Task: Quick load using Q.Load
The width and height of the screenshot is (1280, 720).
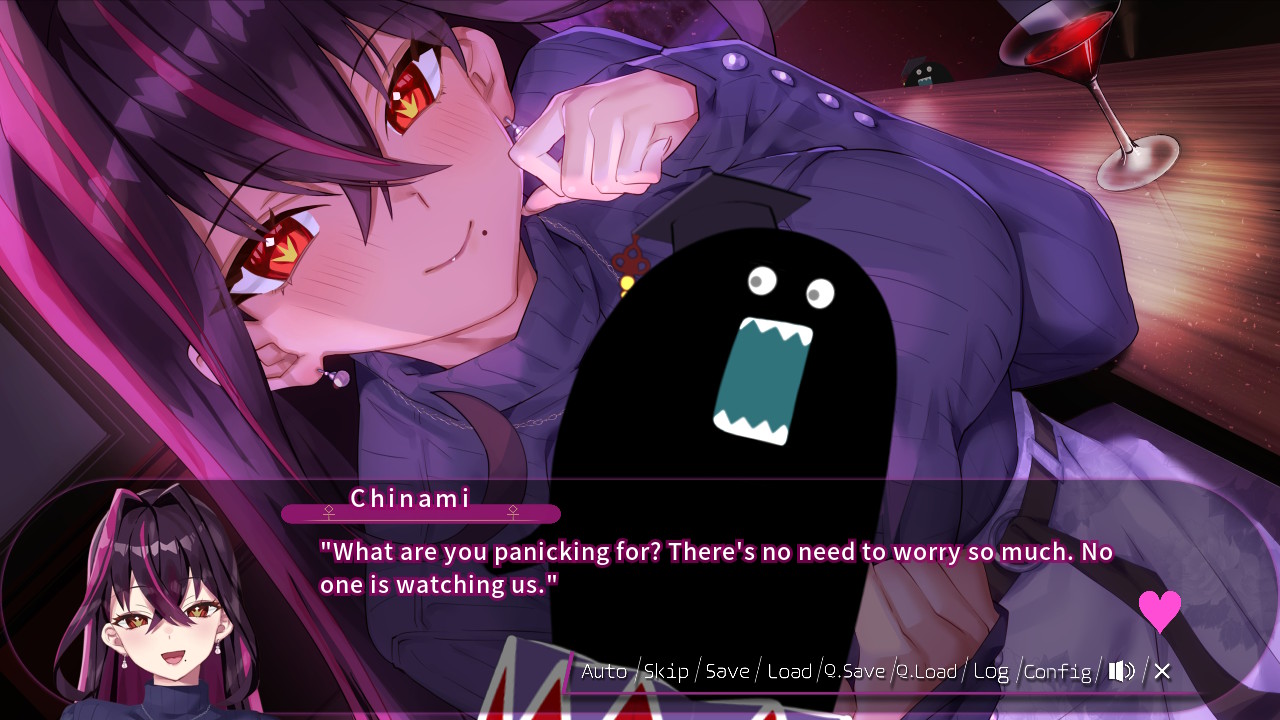Action: tap(928, 671)
